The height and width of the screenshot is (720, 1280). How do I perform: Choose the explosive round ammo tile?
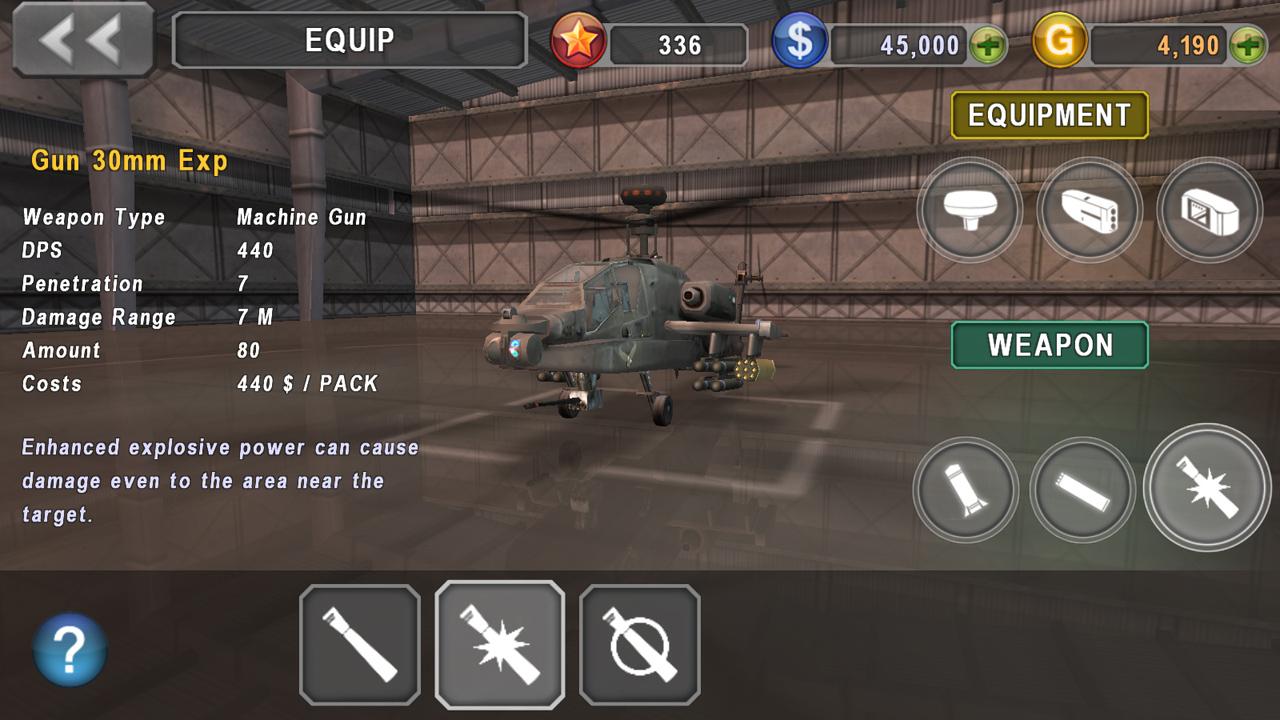500,645
